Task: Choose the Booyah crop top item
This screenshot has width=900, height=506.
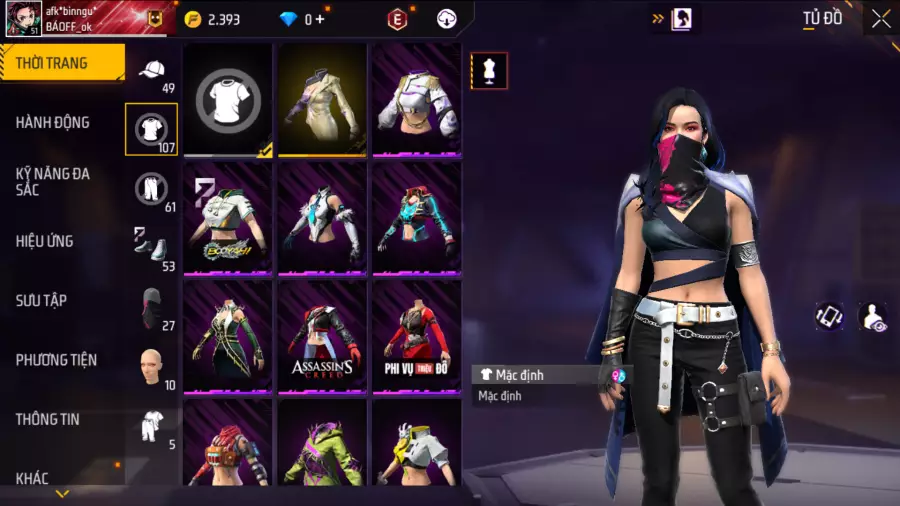Action: click(x=228, y=218)
